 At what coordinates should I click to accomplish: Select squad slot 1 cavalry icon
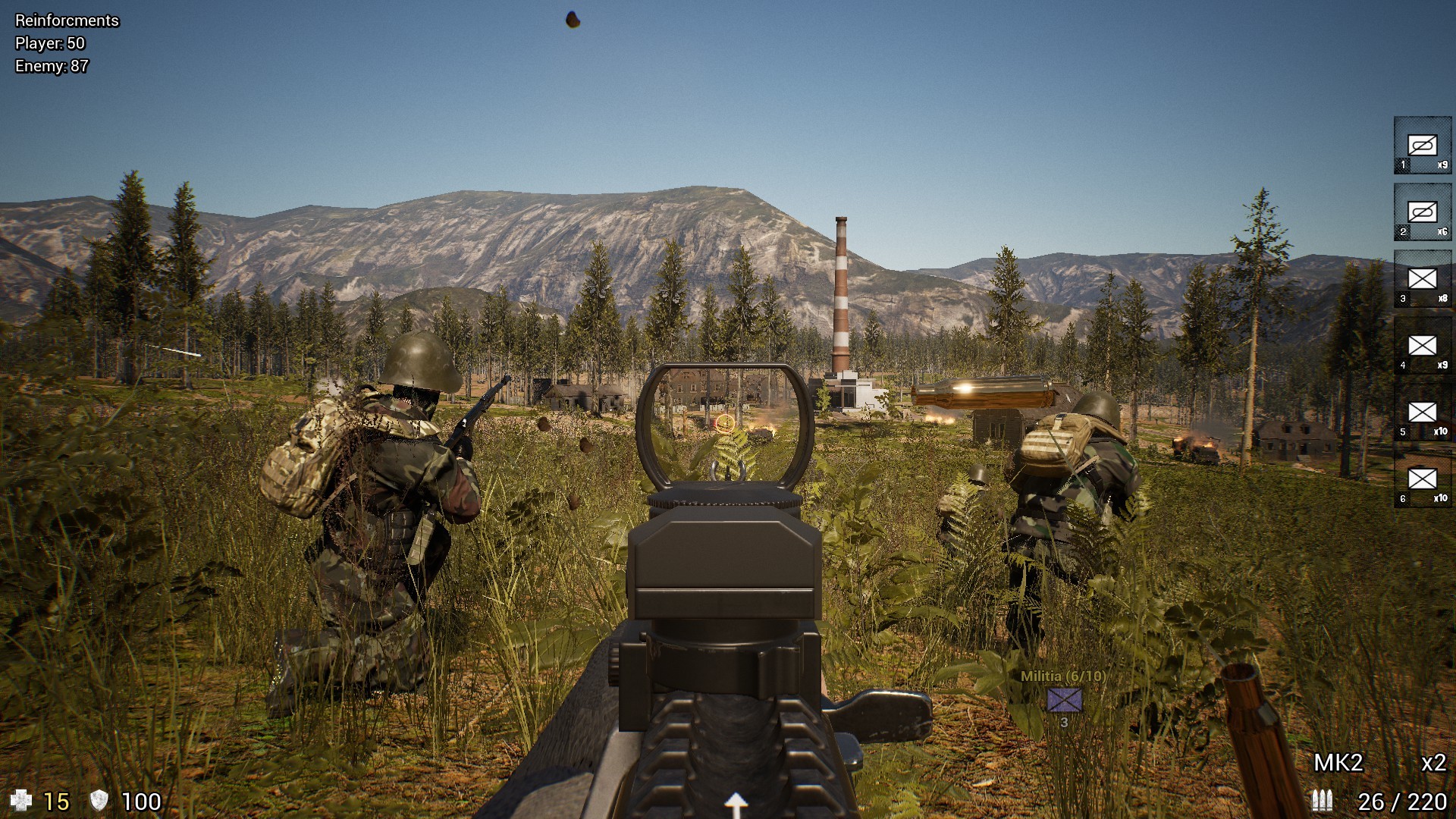pyautogui.click(x=1422, y=144)
